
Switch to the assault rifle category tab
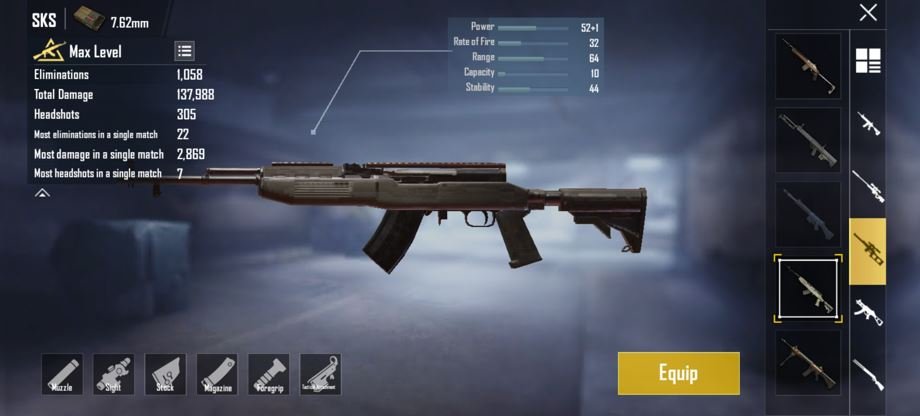(x=868, y=124)
